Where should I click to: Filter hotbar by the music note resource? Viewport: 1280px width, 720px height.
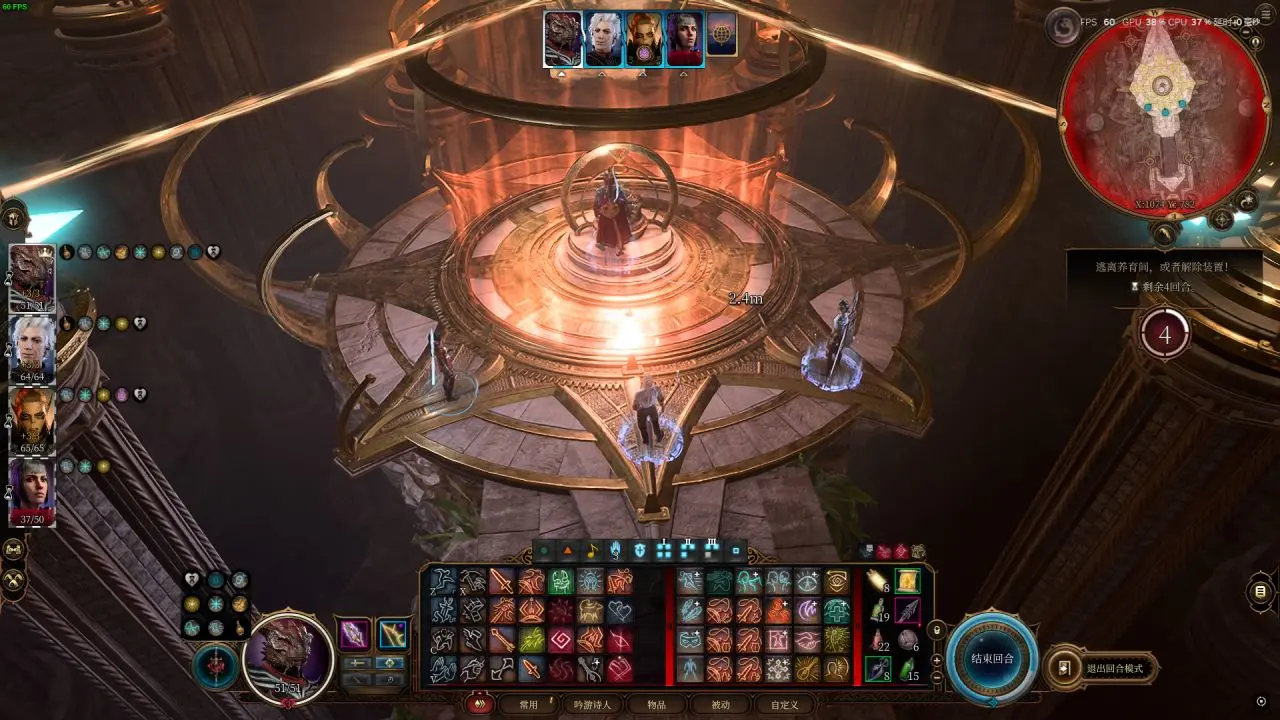coord(591,550)
